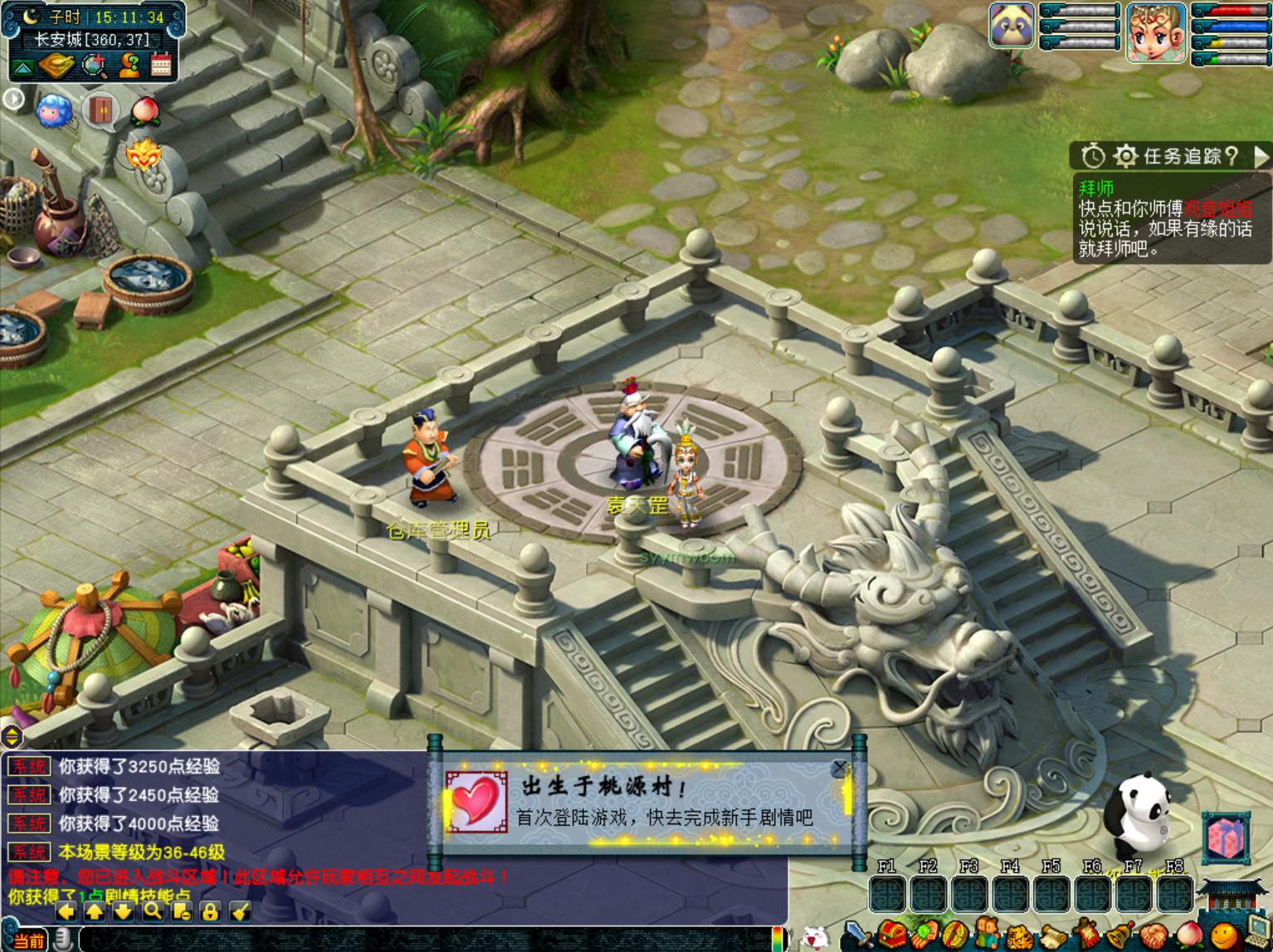Open the orange helper icon with question mark
The image size is (1273, 952).
click(129, 66)
